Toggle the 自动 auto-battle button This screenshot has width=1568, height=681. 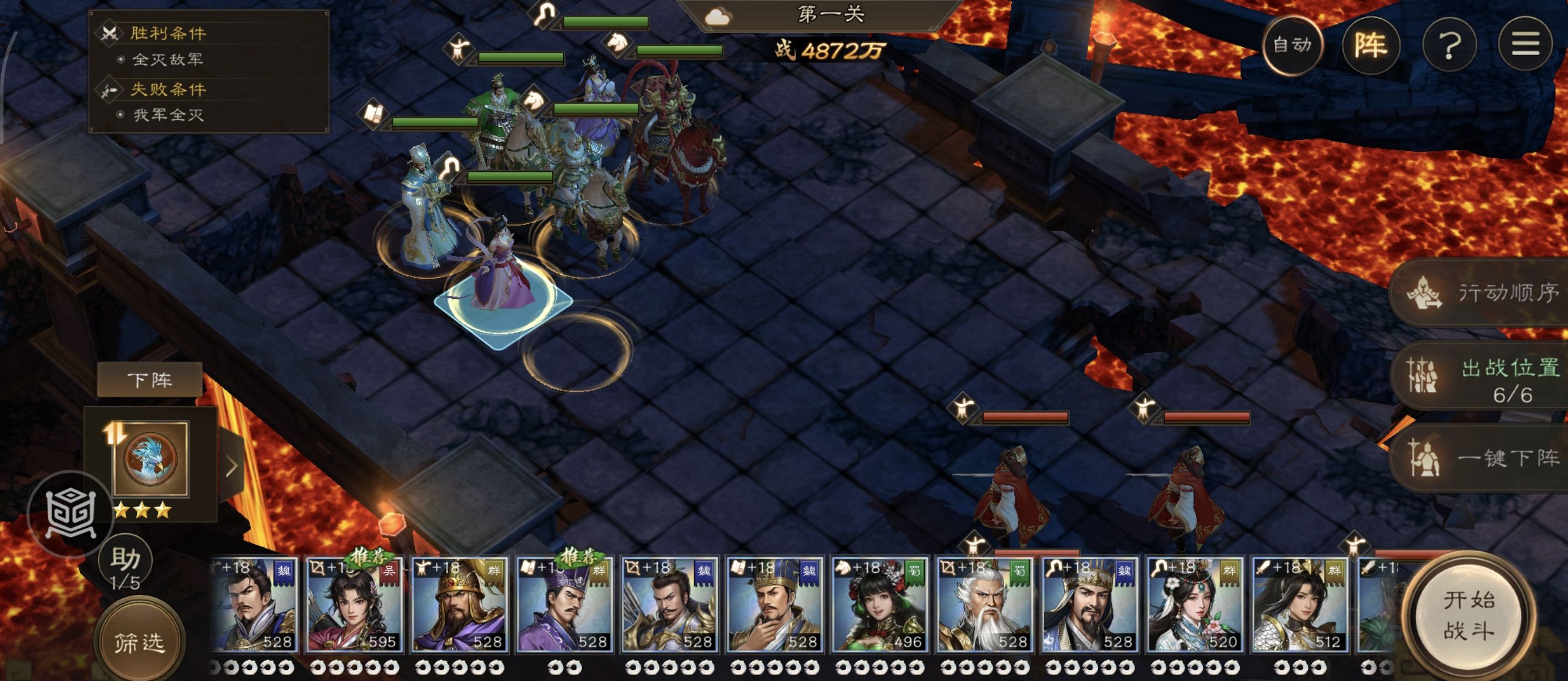click(1292, 45)
